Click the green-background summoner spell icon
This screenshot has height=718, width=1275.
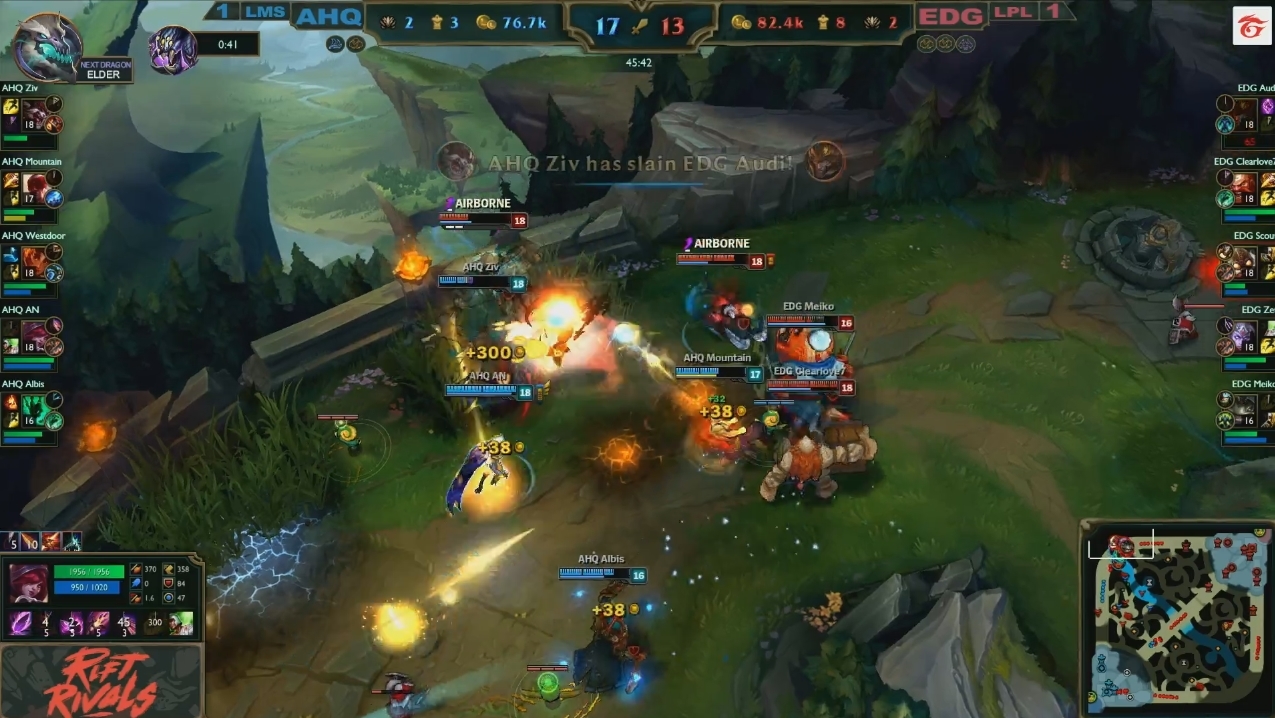tap(181, 624)
